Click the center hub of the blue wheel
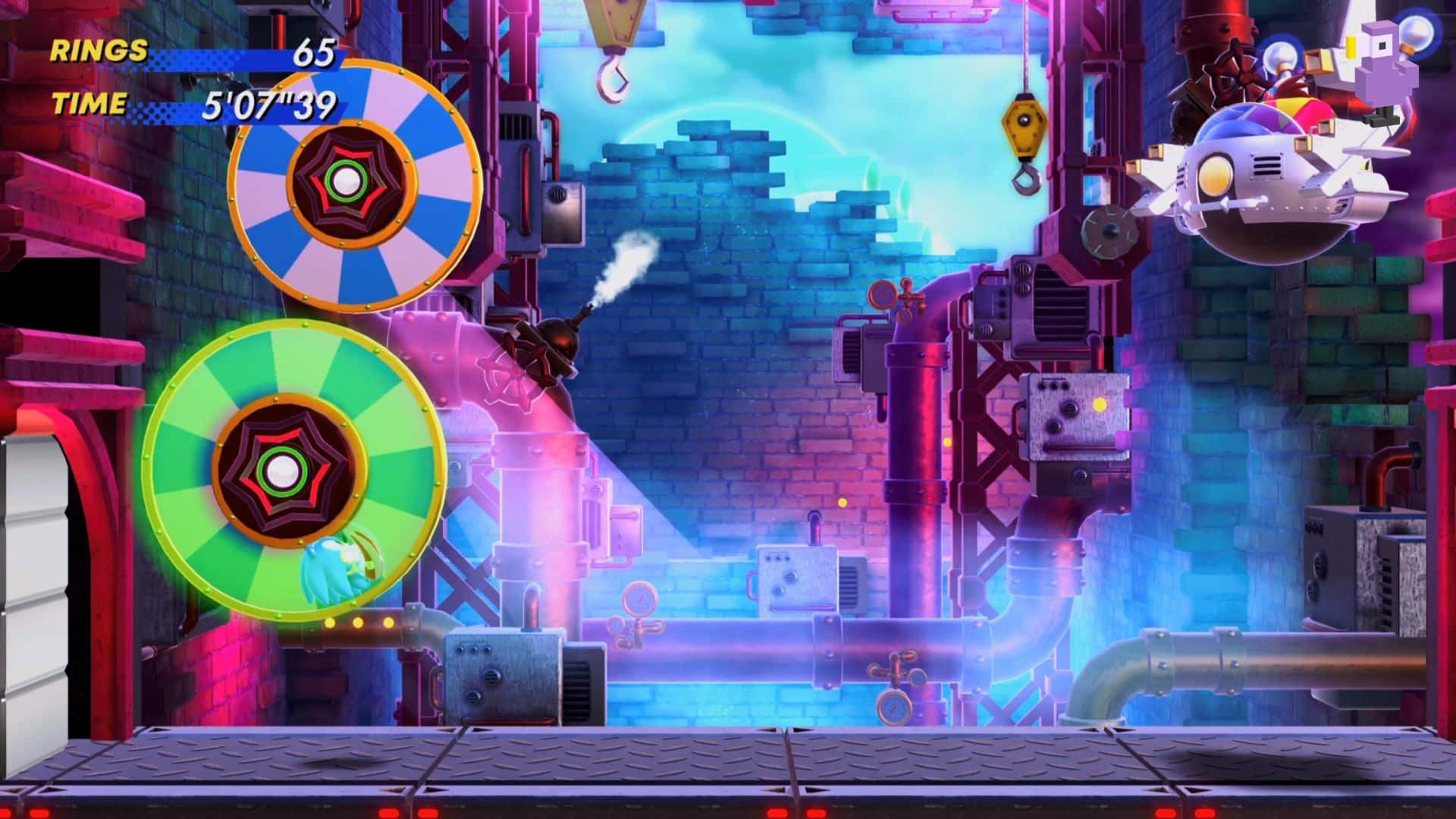The image size is (1456, 819). click(x=347, y=180)
